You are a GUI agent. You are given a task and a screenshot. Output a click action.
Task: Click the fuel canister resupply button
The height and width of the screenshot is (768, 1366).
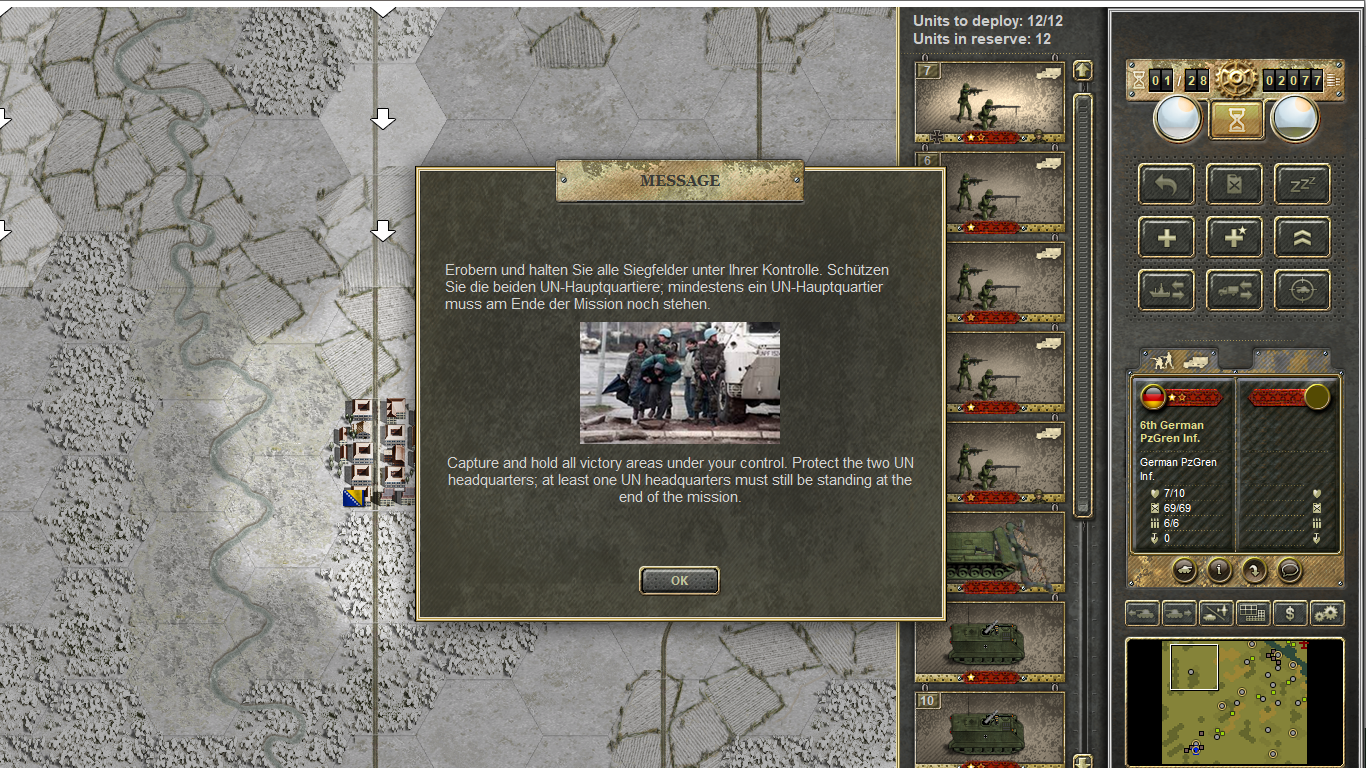pos(1234,184)
